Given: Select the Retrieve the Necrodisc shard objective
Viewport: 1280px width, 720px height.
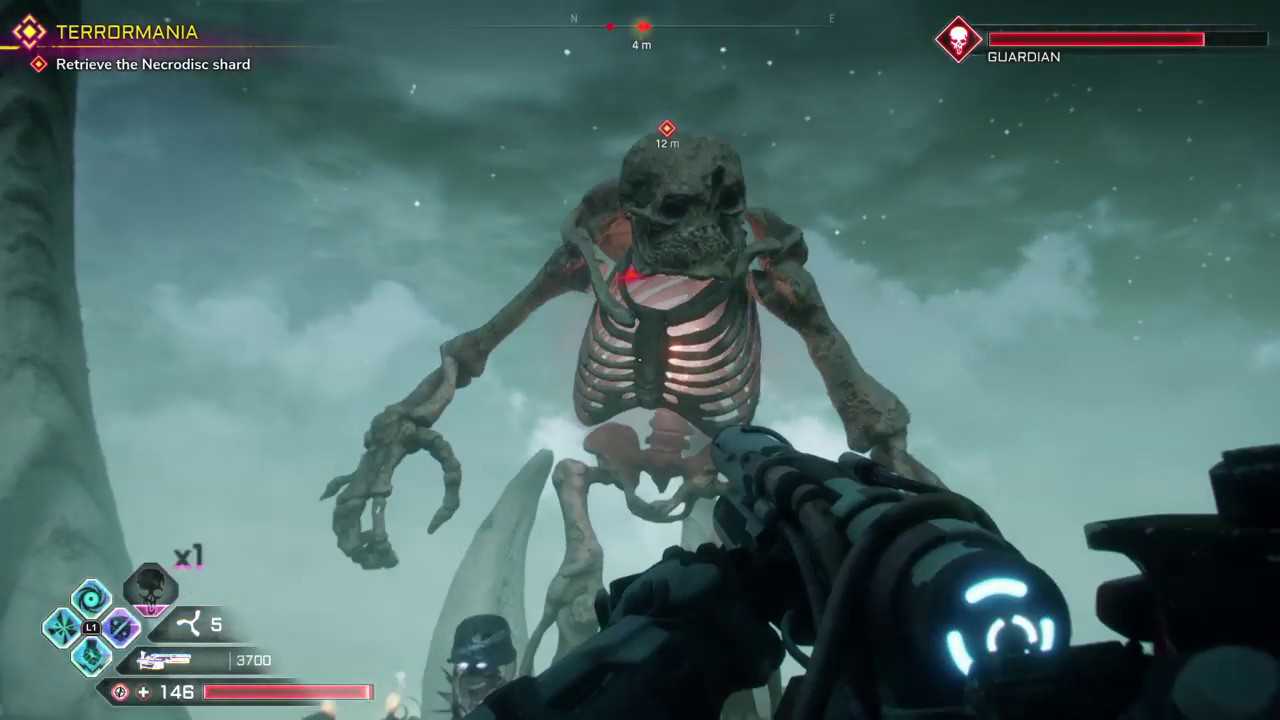Looking at the screenshot, I should coord(152,64).
